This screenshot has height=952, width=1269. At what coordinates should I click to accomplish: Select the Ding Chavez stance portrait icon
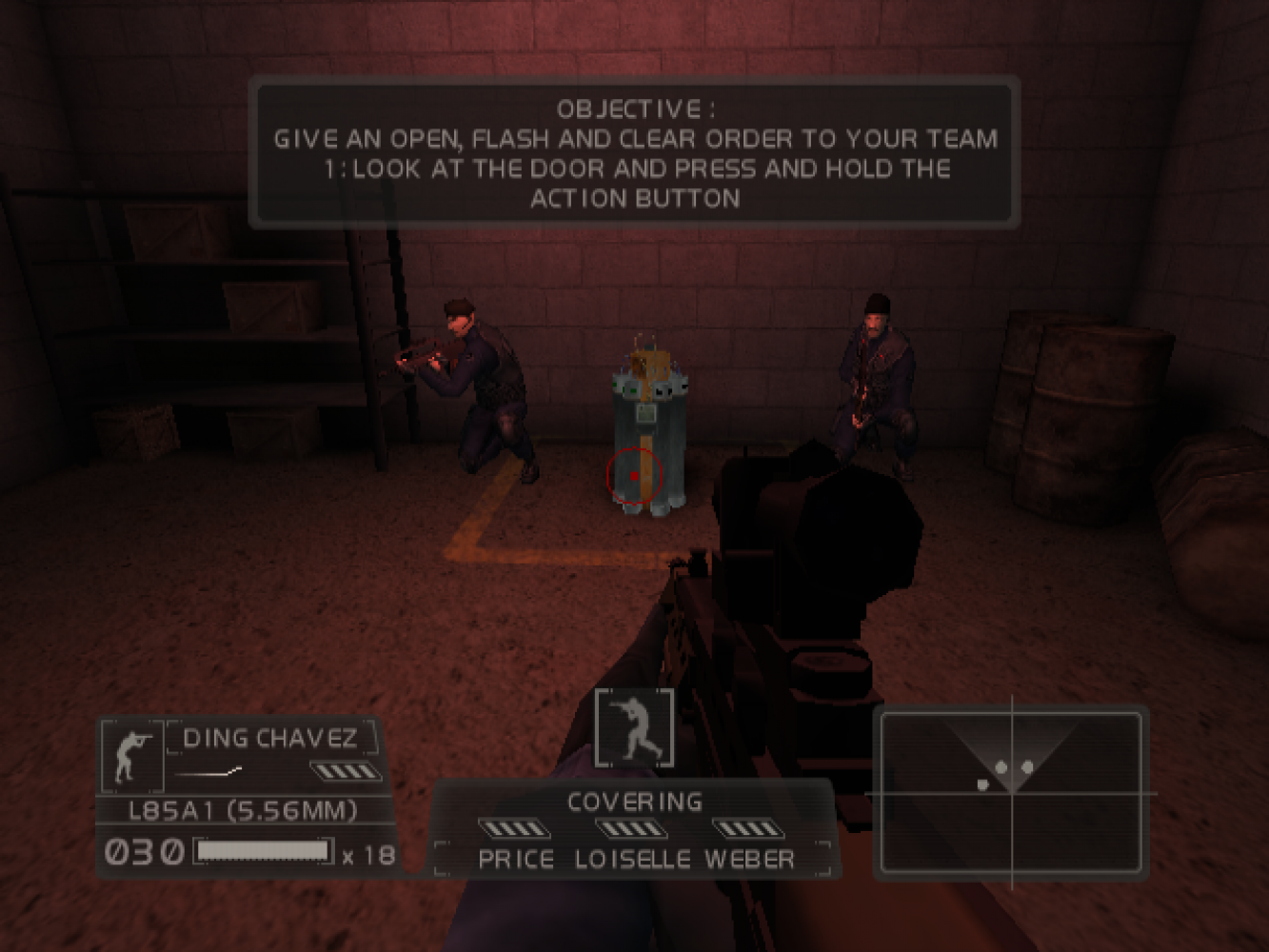(131, 755)
